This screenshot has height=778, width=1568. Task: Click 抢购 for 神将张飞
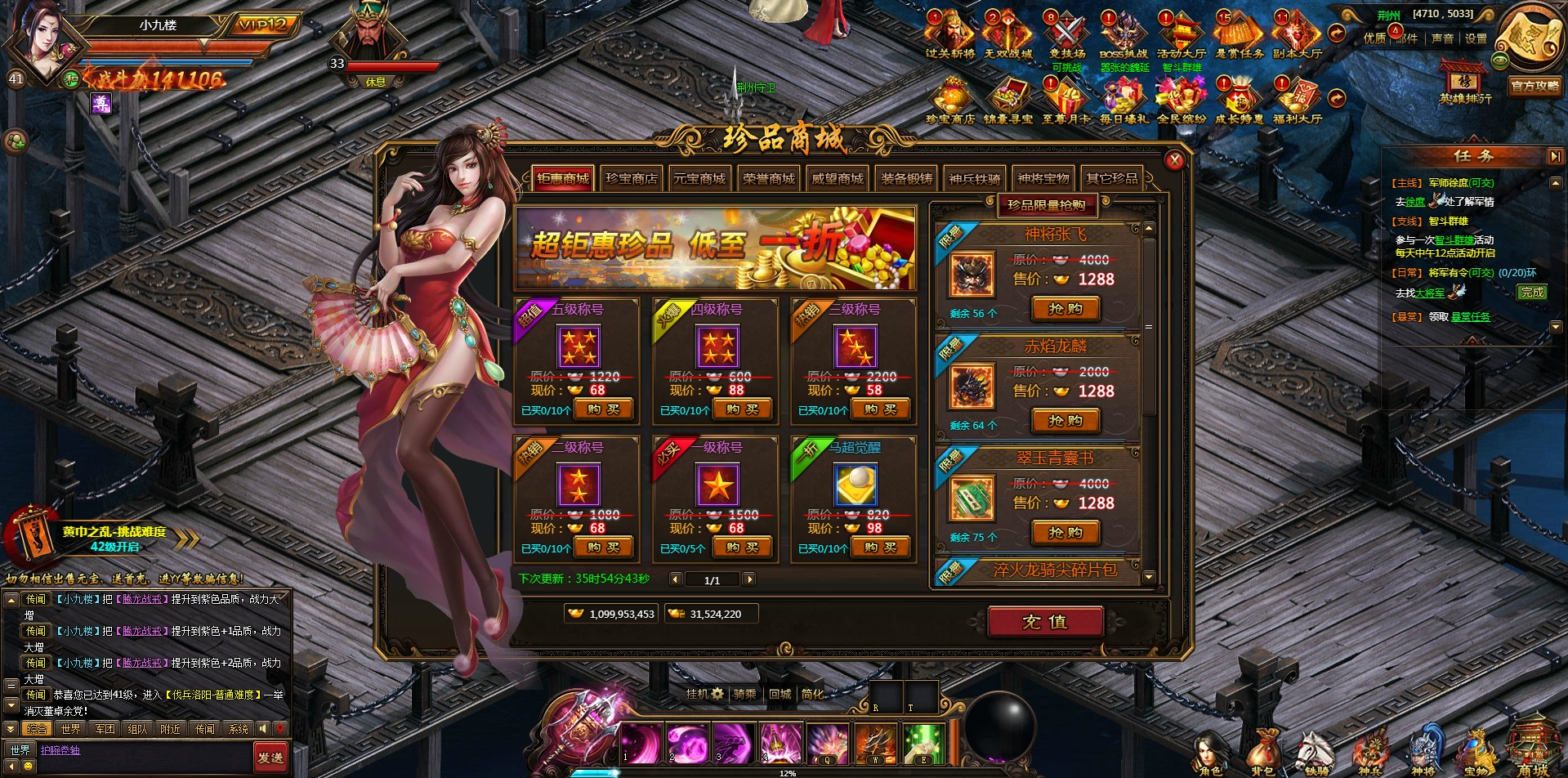(1065, 309)
